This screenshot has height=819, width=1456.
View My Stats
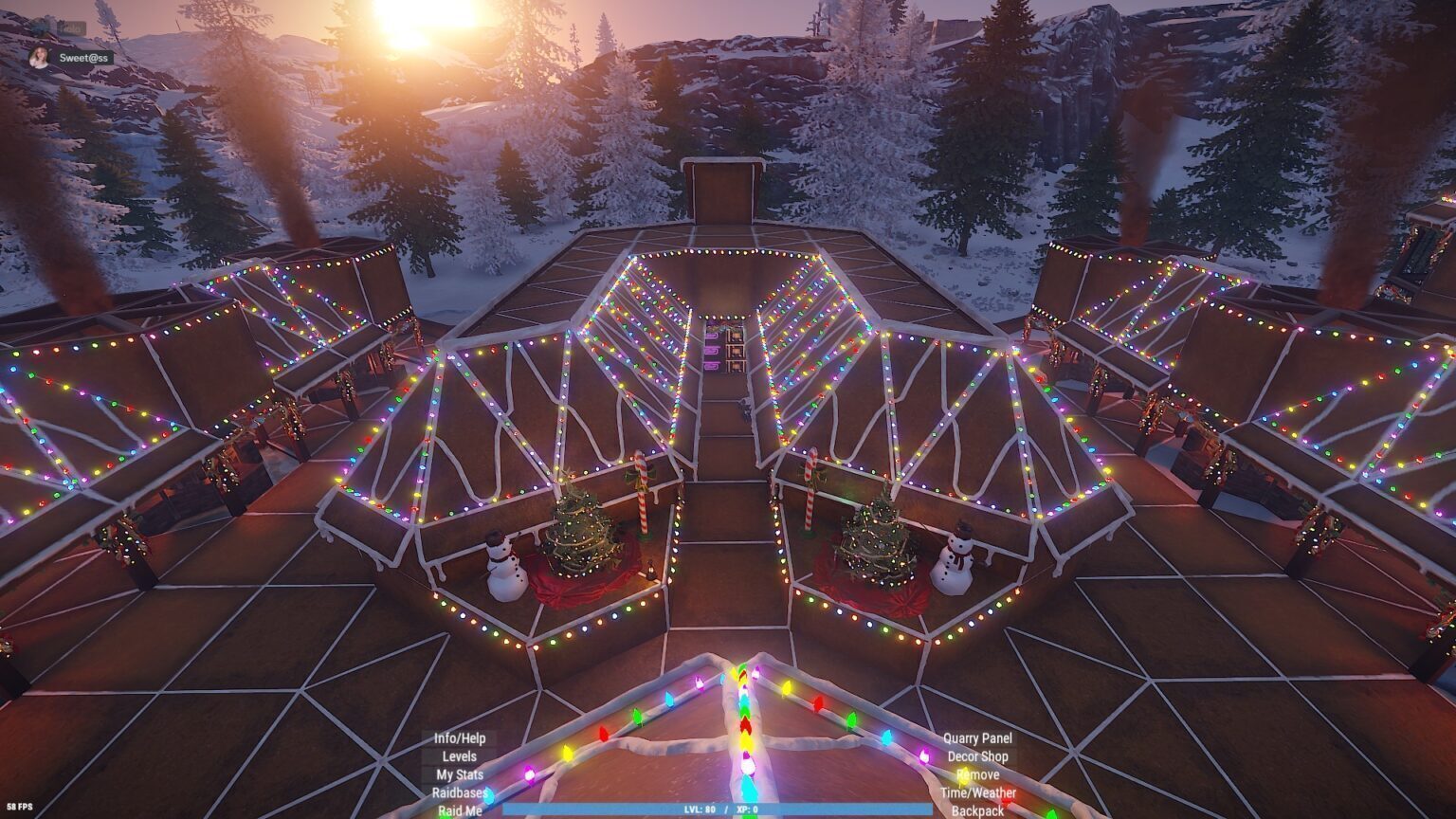(x=460, y=774)
